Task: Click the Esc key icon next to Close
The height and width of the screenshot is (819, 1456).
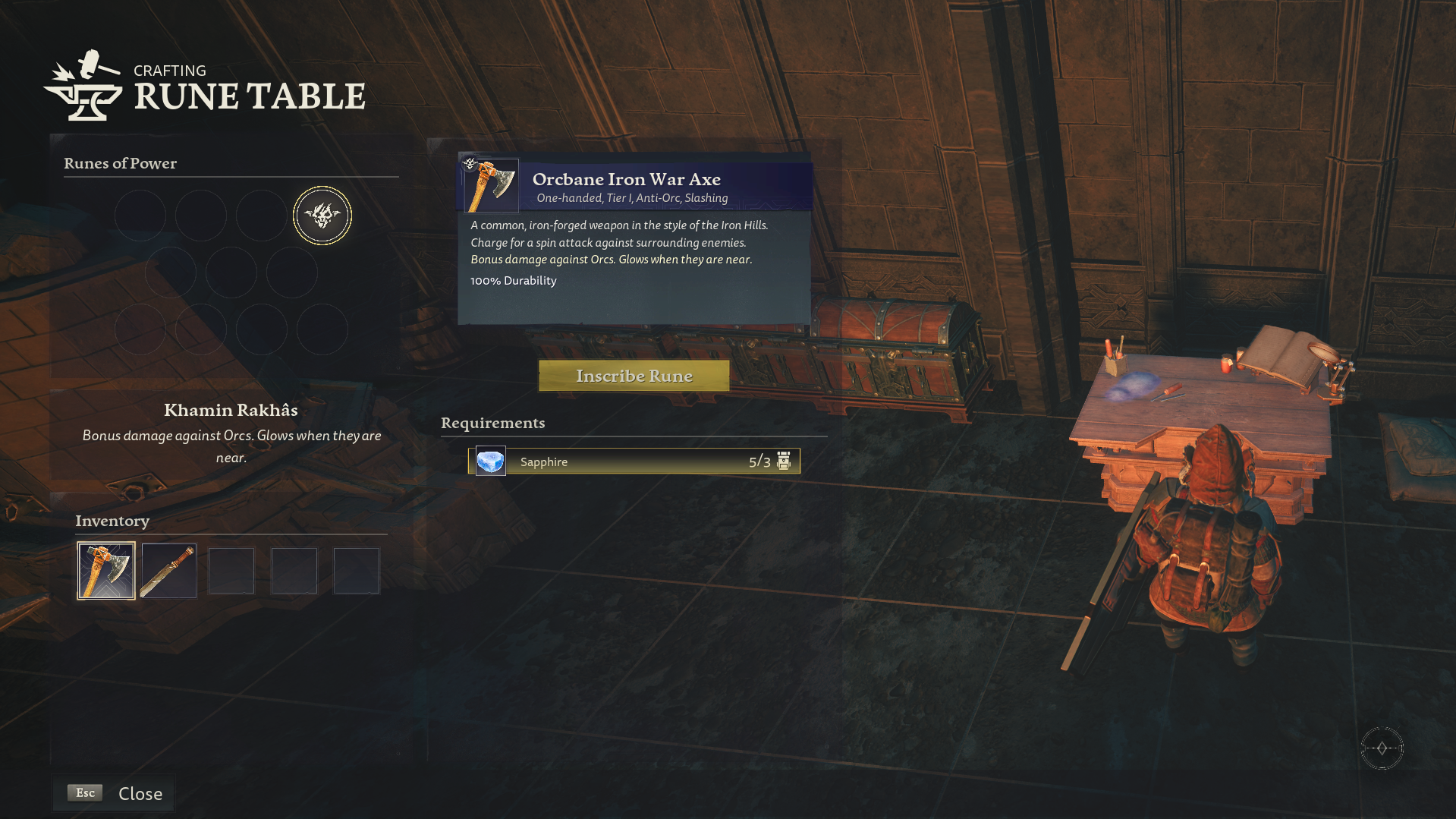Action: click(x=83, y=792)
